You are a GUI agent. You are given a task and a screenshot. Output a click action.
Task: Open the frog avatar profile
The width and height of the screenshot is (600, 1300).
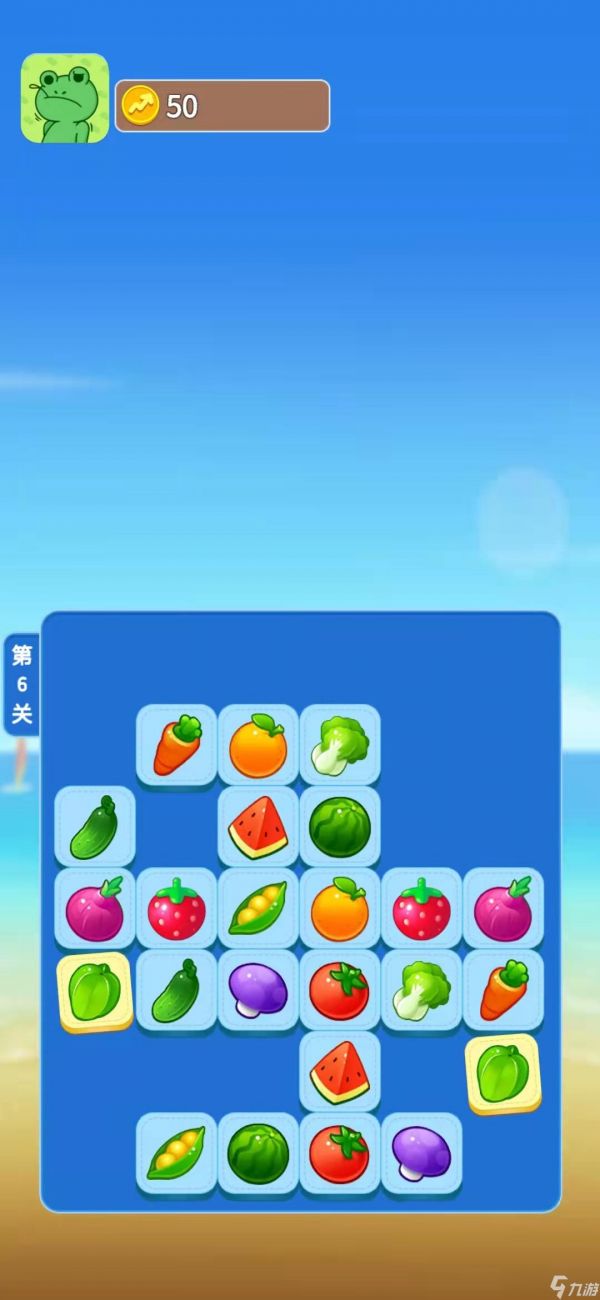[65, 98]
